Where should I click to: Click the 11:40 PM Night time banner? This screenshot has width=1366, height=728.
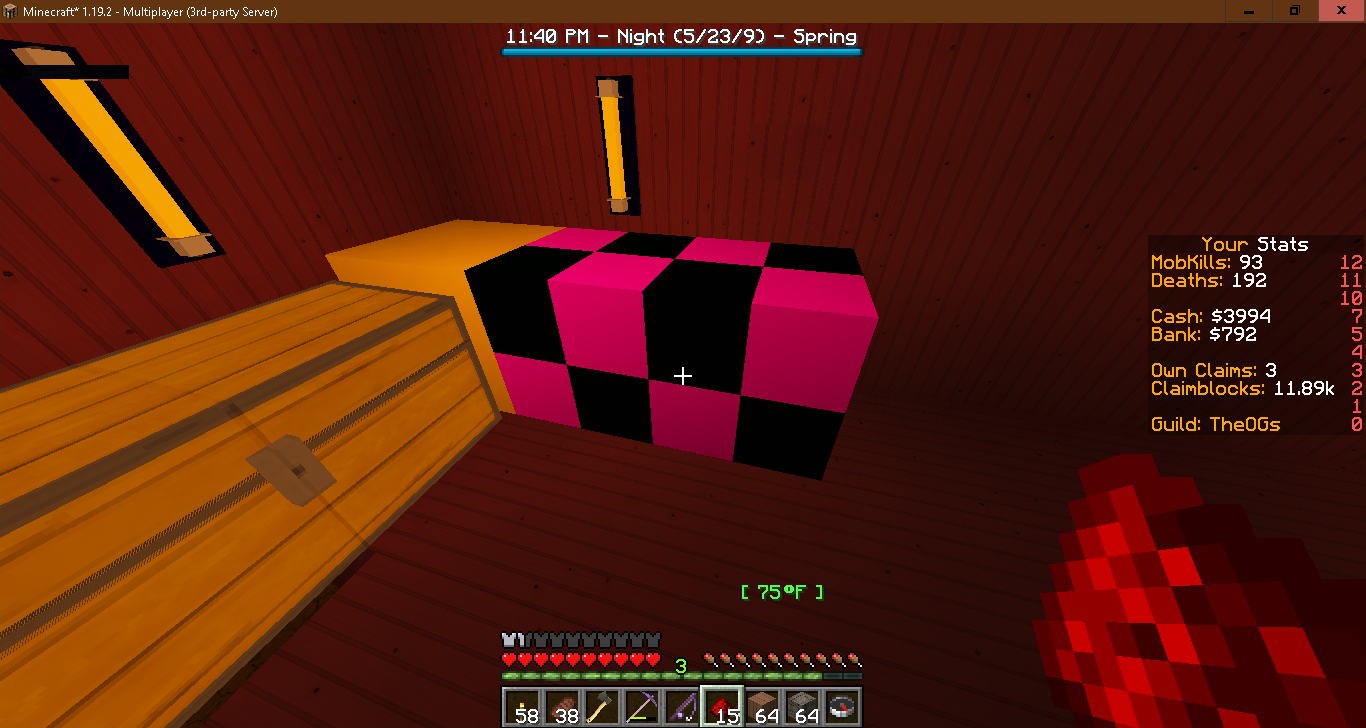coord(681,36)
